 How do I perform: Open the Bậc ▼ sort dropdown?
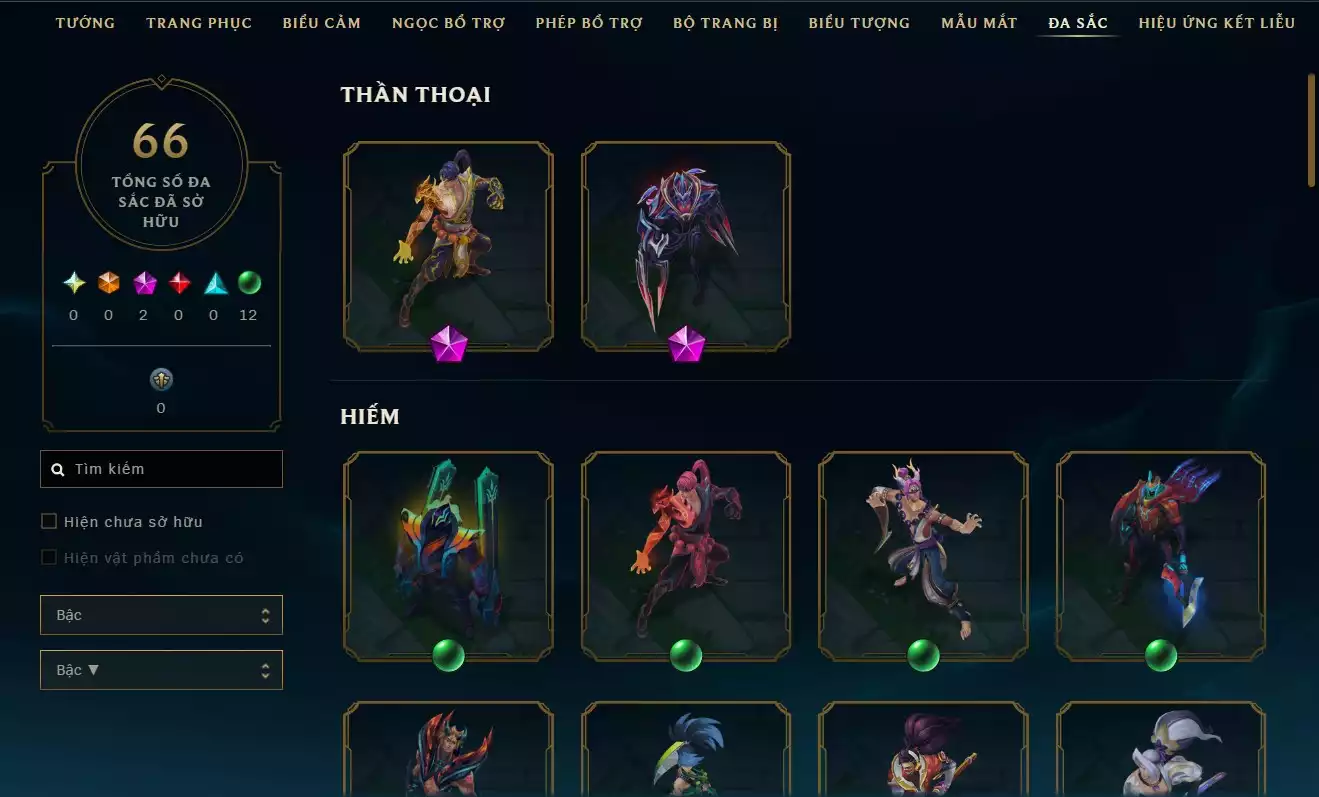point(161,670)
